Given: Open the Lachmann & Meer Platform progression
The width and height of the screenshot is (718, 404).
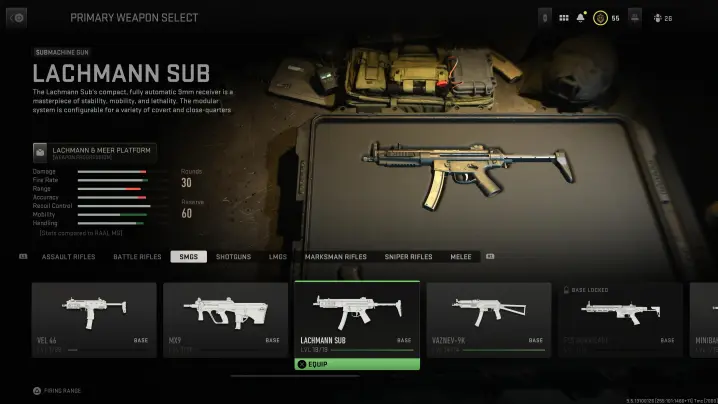Looking at the screenshot, I should 95,152.
